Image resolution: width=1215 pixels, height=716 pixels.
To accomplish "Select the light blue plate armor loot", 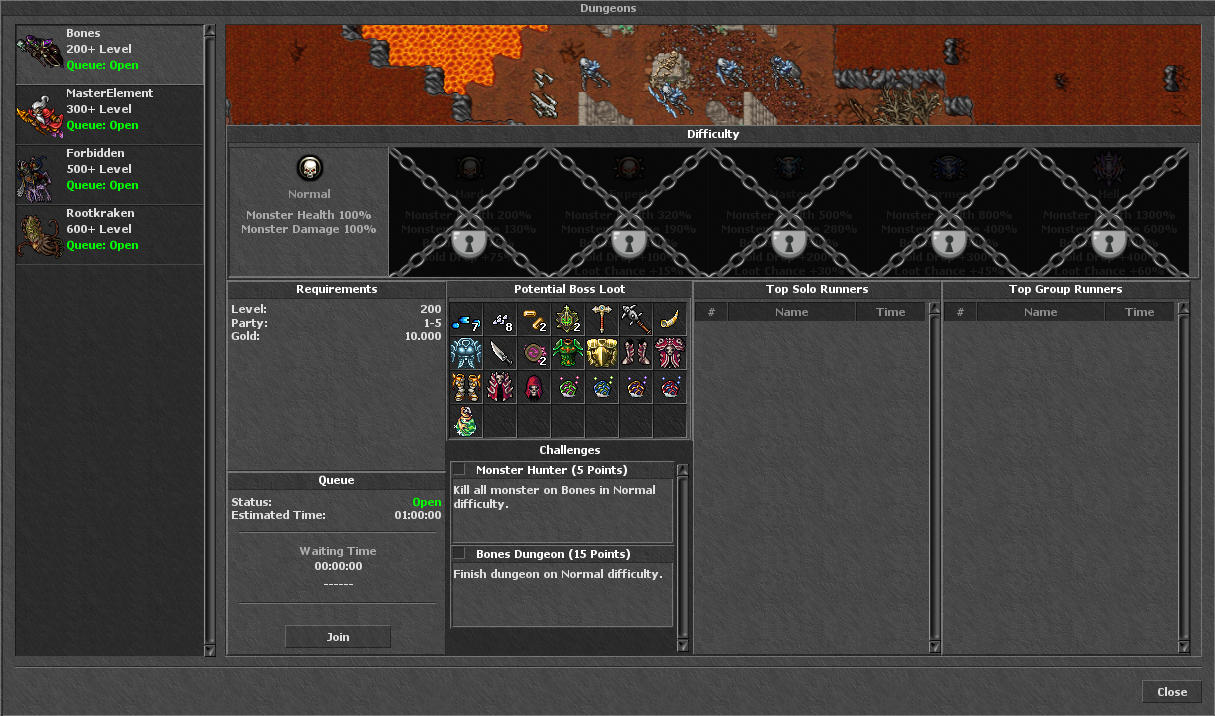I will click(x=466, y=353).
